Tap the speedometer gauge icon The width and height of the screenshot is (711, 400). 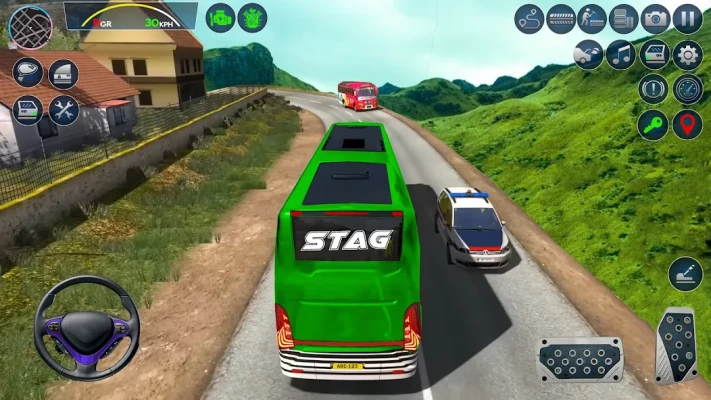click(687, 89)
